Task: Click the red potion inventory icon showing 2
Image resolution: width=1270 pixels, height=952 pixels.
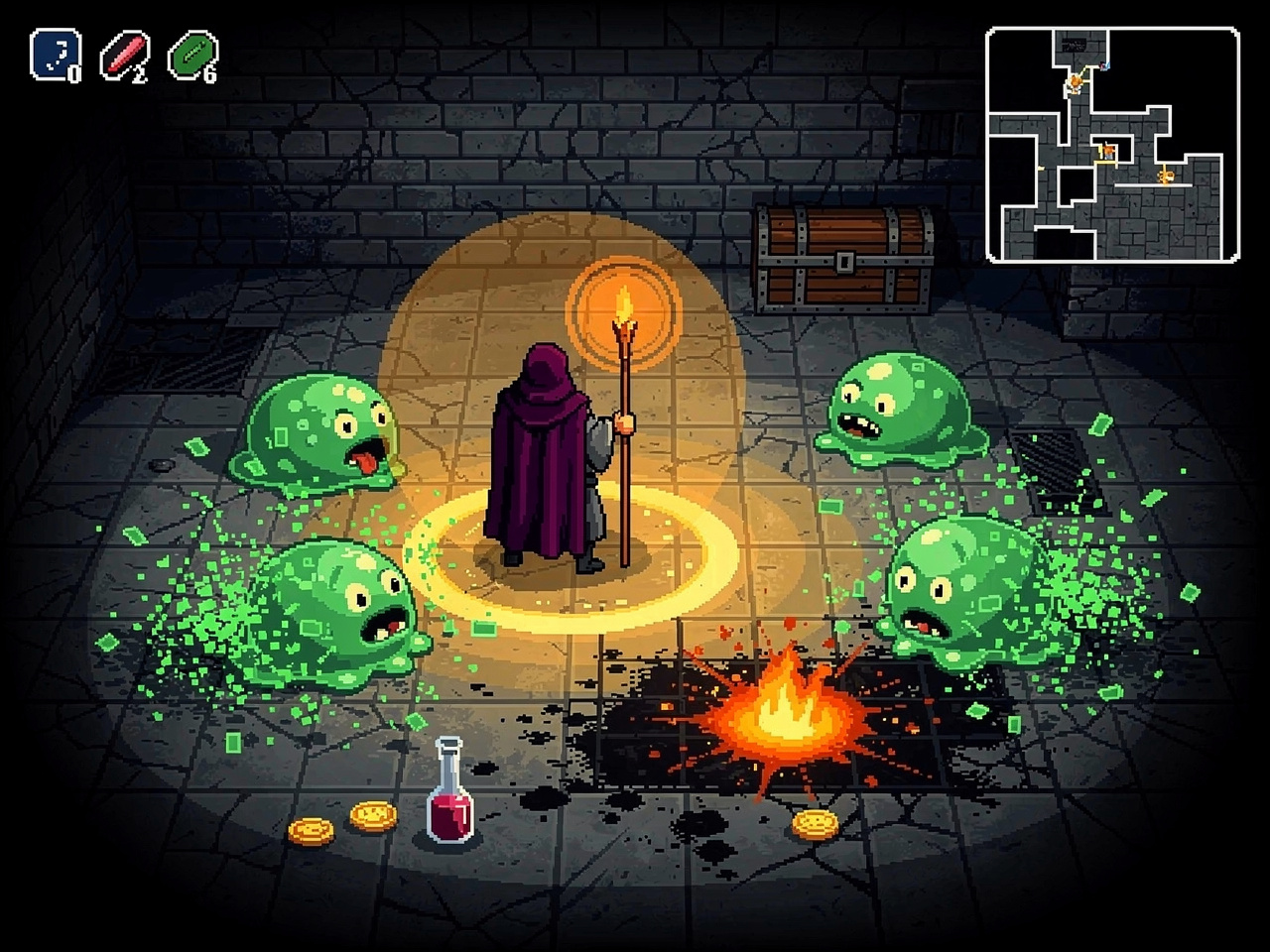Action: pos(125,52)
